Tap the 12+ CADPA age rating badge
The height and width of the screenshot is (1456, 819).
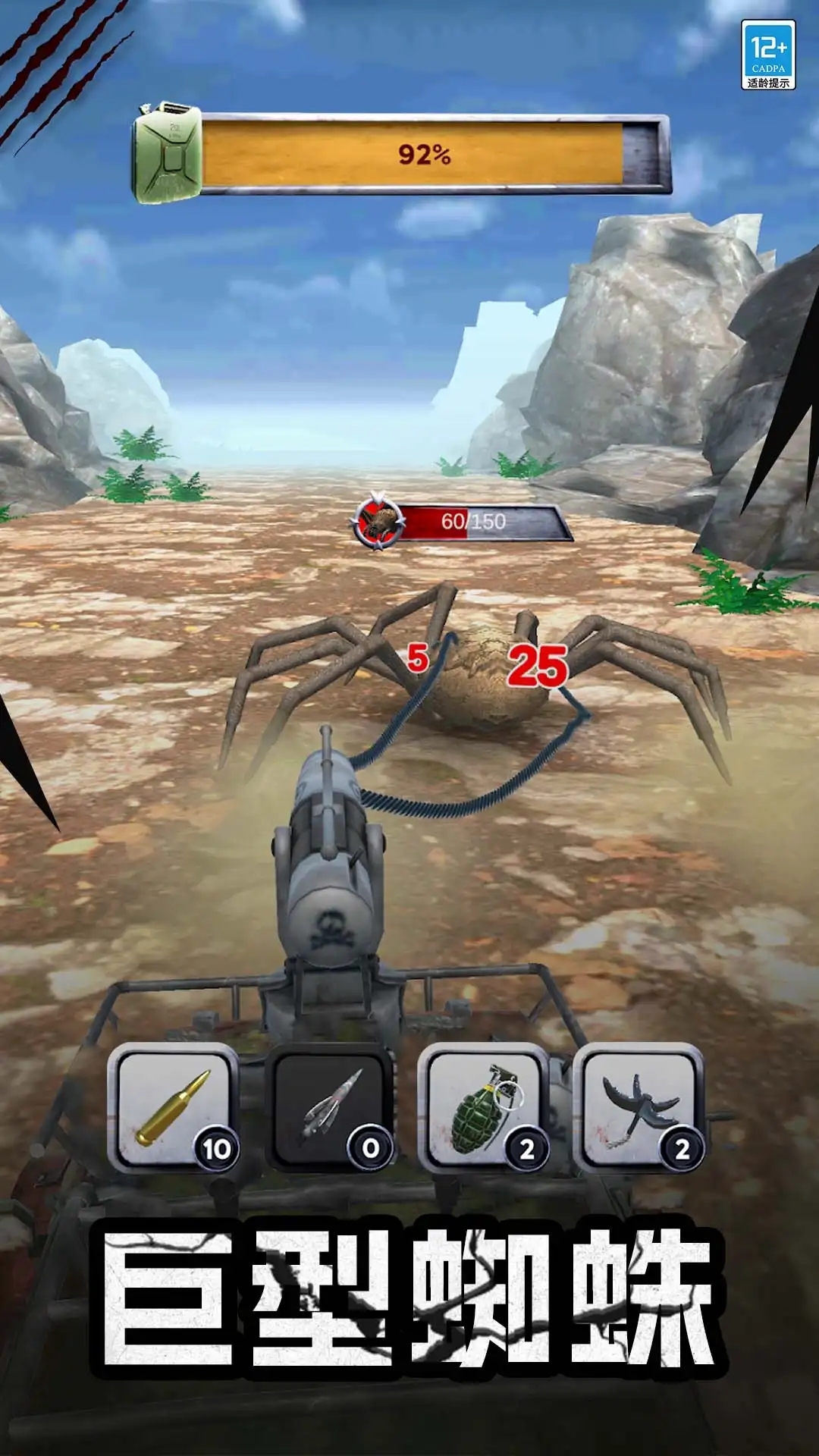pyautogui.click(x=768, y=55)
